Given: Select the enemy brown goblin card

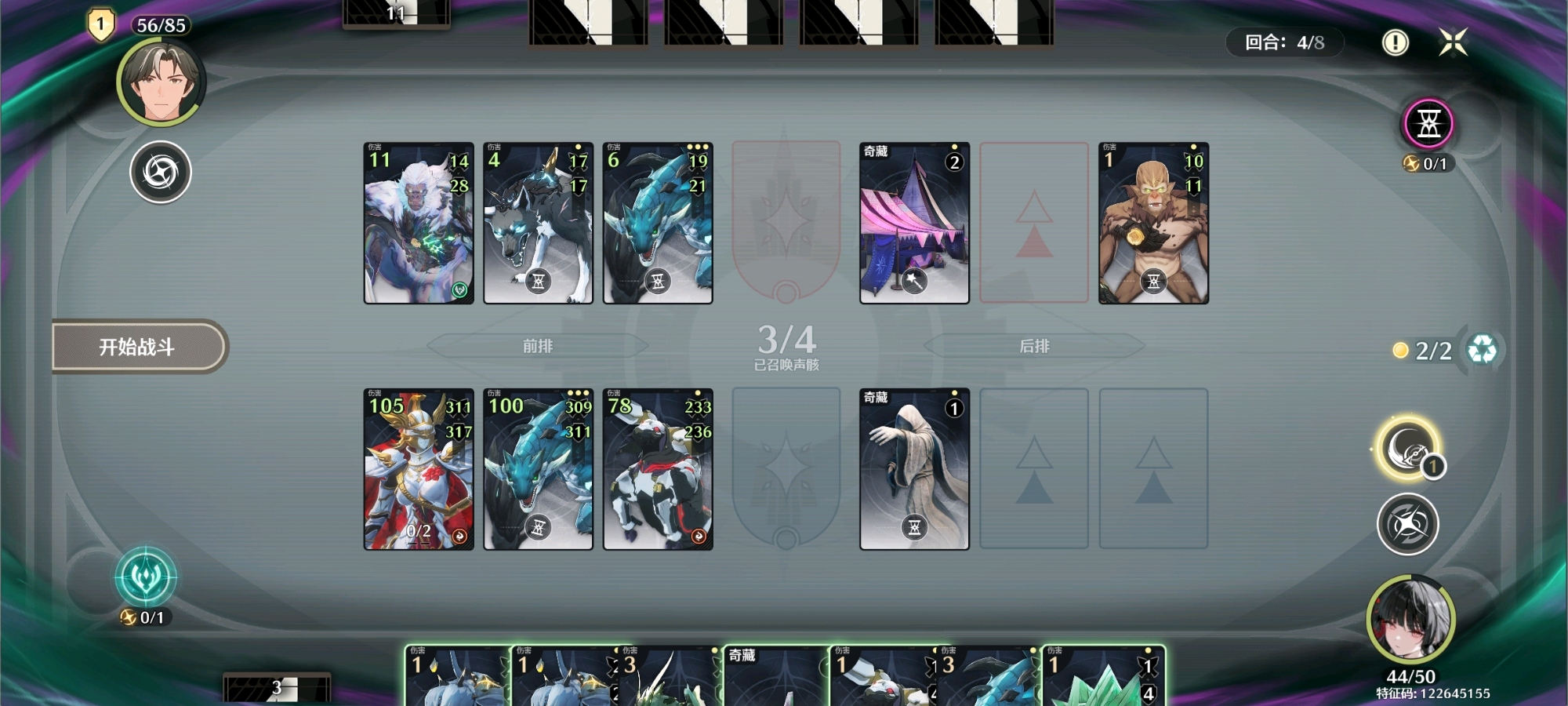Looking at the screenshot, I should tap(1153, 223).
